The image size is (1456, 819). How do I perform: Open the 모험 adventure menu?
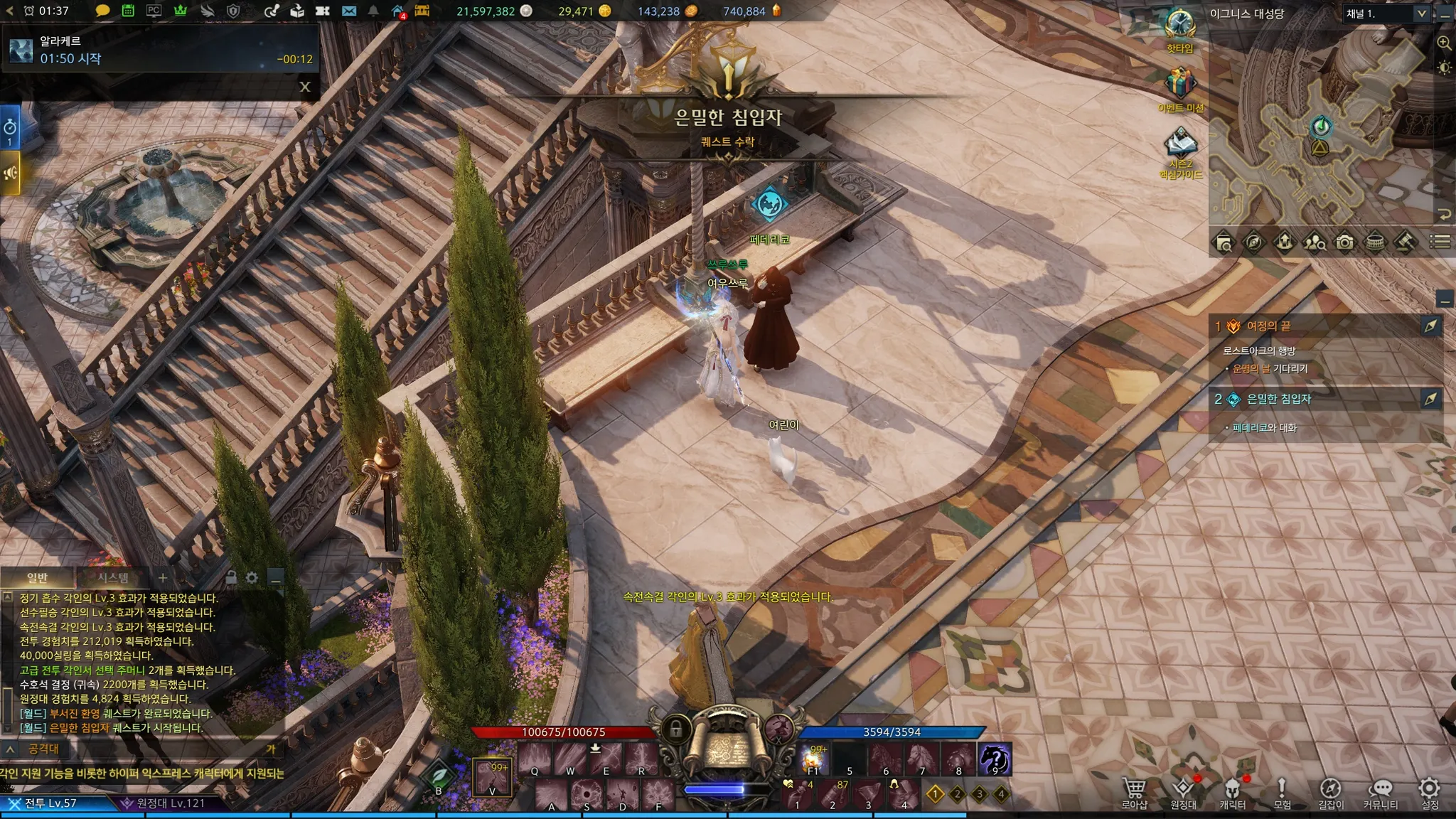(x=1282, y=793)
